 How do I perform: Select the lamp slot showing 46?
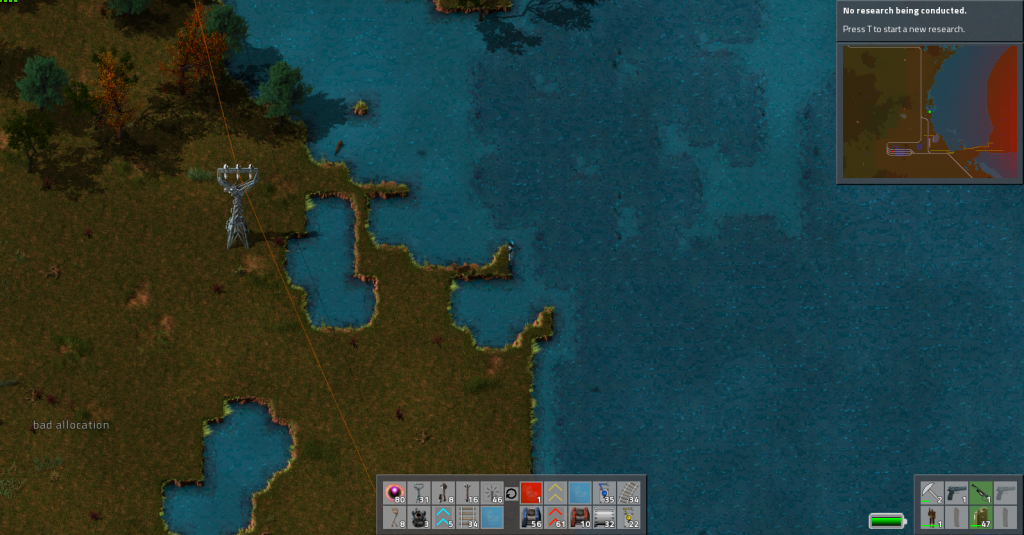tap(493, 493)
